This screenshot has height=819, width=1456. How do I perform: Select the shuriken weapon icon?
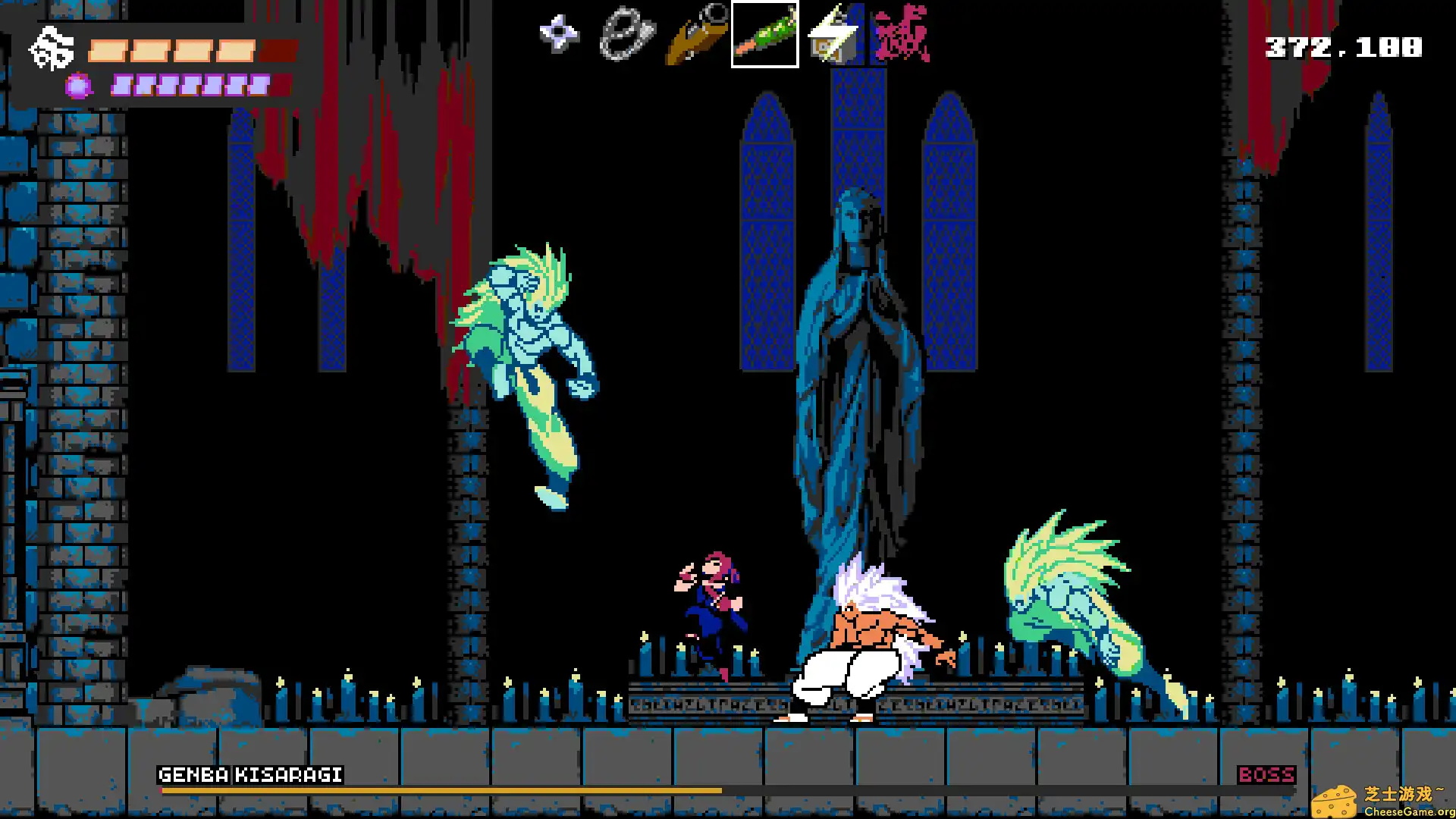(560, 33)
